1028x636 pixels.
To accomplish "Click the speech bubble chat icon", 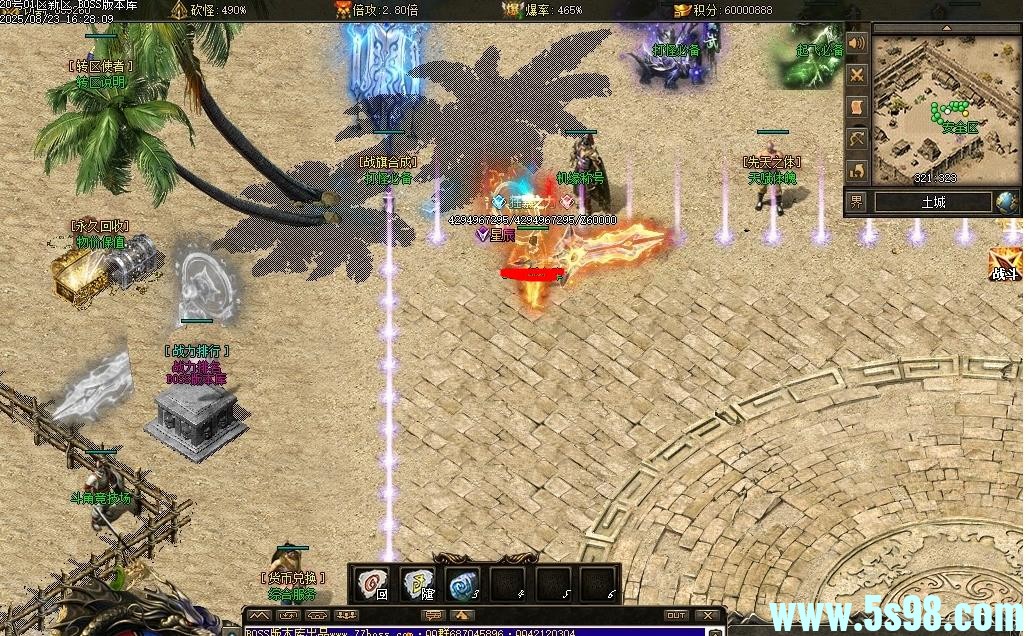I will coord(433,616).
